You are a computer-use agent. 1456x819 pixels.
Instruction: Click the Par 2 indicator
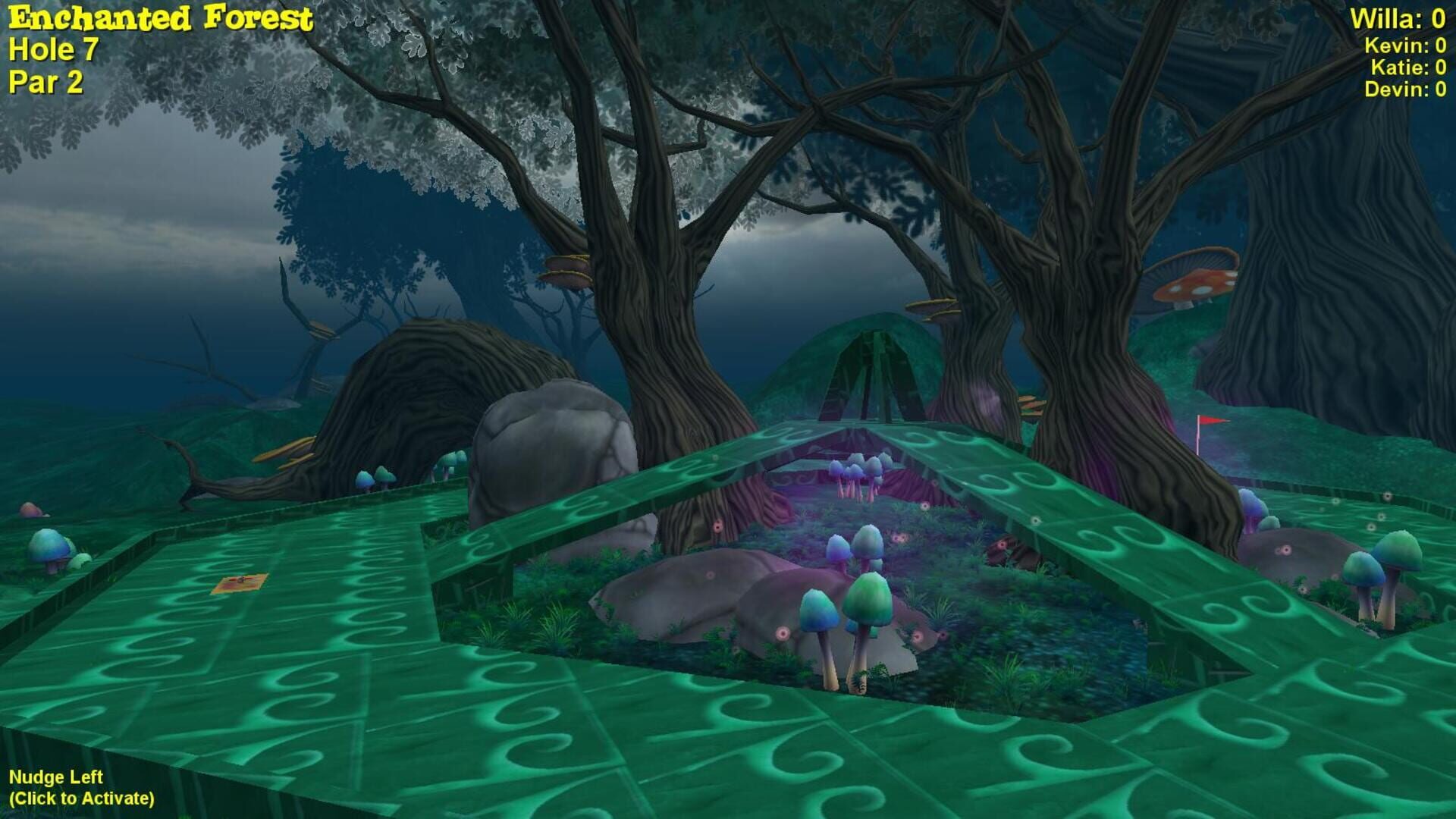pyautogui.click(x=44, y=83)
